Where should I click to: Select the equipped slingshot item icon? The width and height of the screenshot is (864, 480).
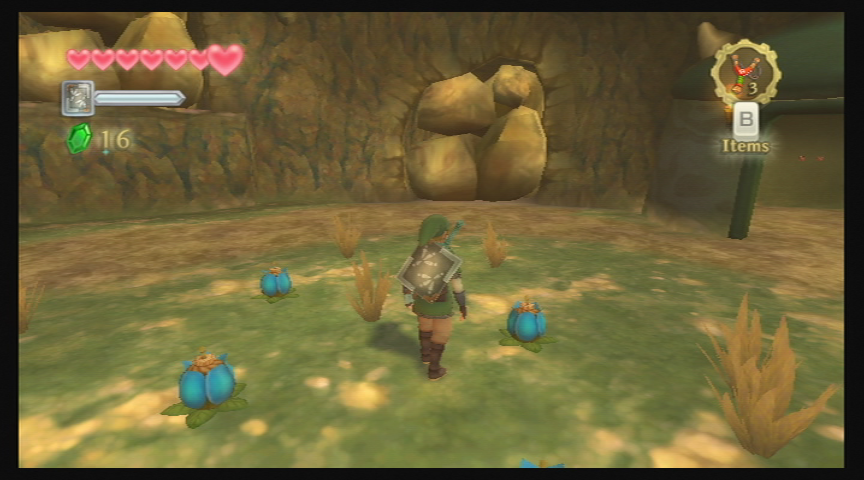(x=745, y=71)
